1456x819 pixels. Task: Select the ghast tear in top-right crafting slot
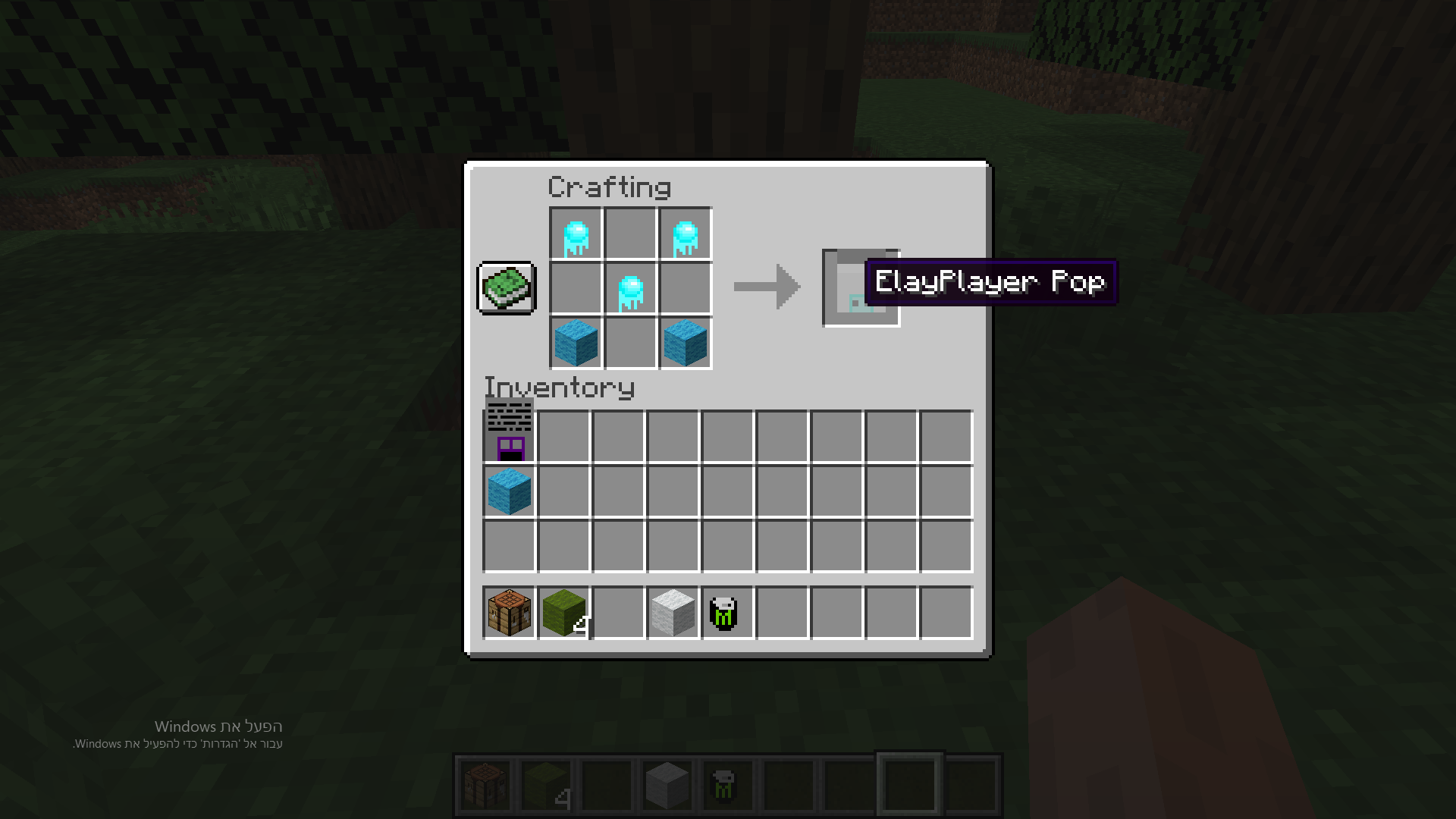[x=684, y=234]
